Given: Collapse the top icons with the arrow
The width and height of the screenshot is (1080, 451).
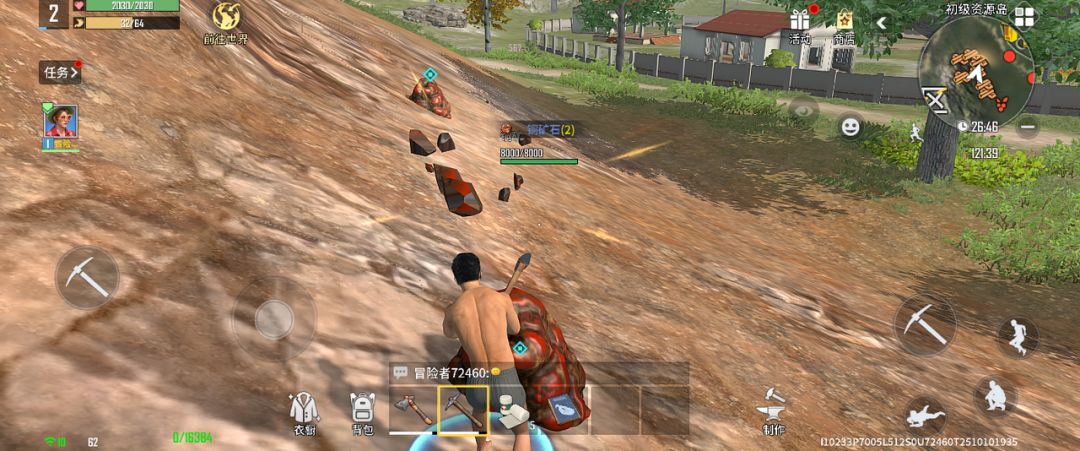Looking at the screenshot, I should point(882,22).
